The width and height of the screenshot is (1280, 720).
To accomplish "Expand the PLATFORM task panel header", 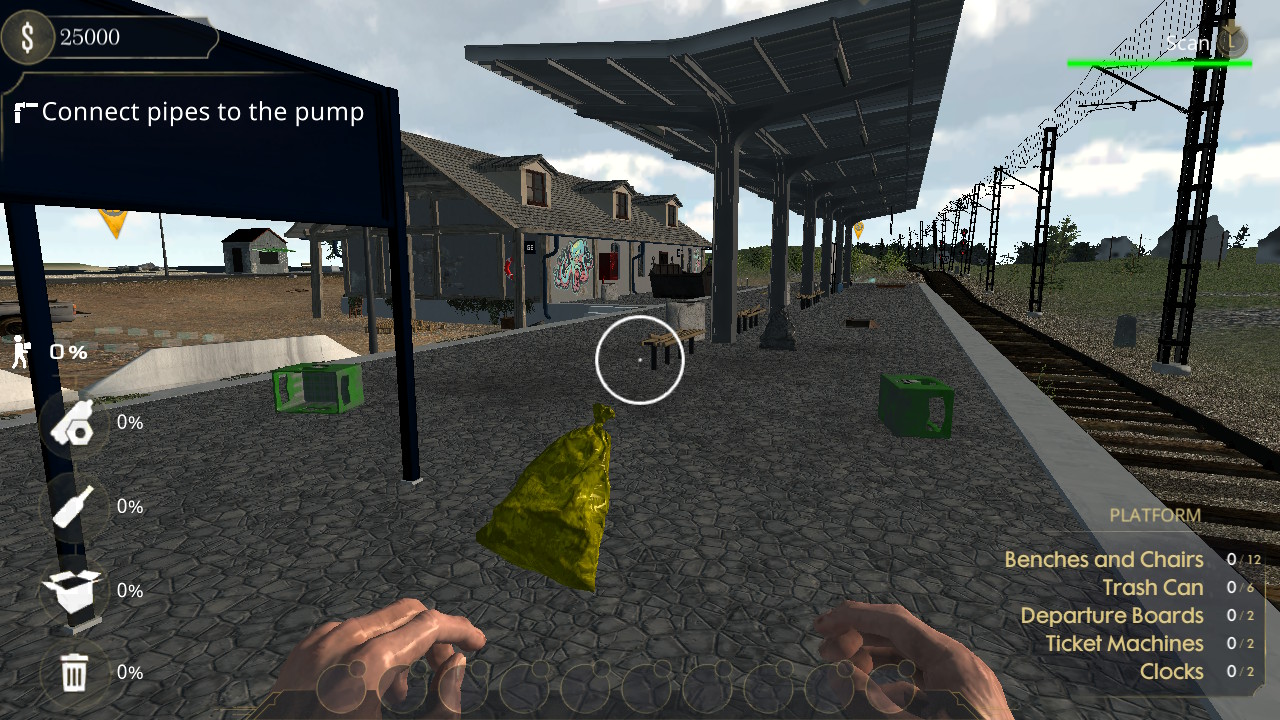I will (x=1154, y=515).
